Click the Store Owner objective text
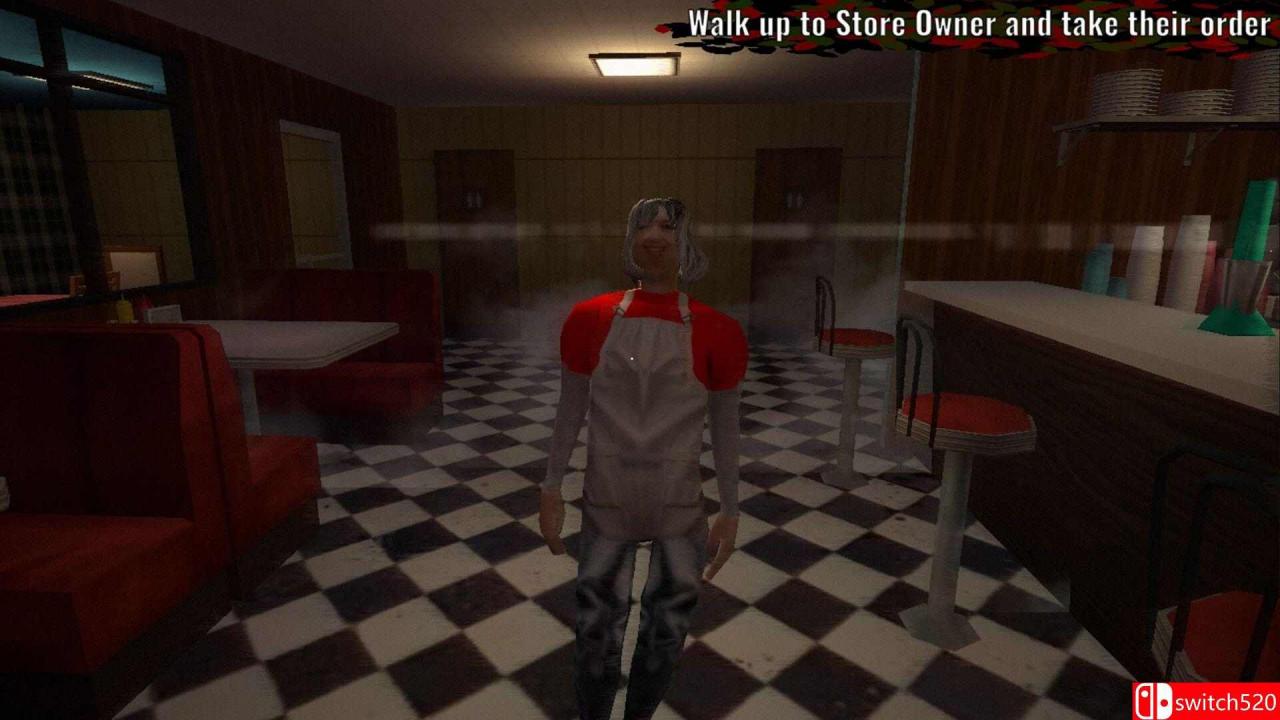1280x720 pixels. click(x=978, y=24)
